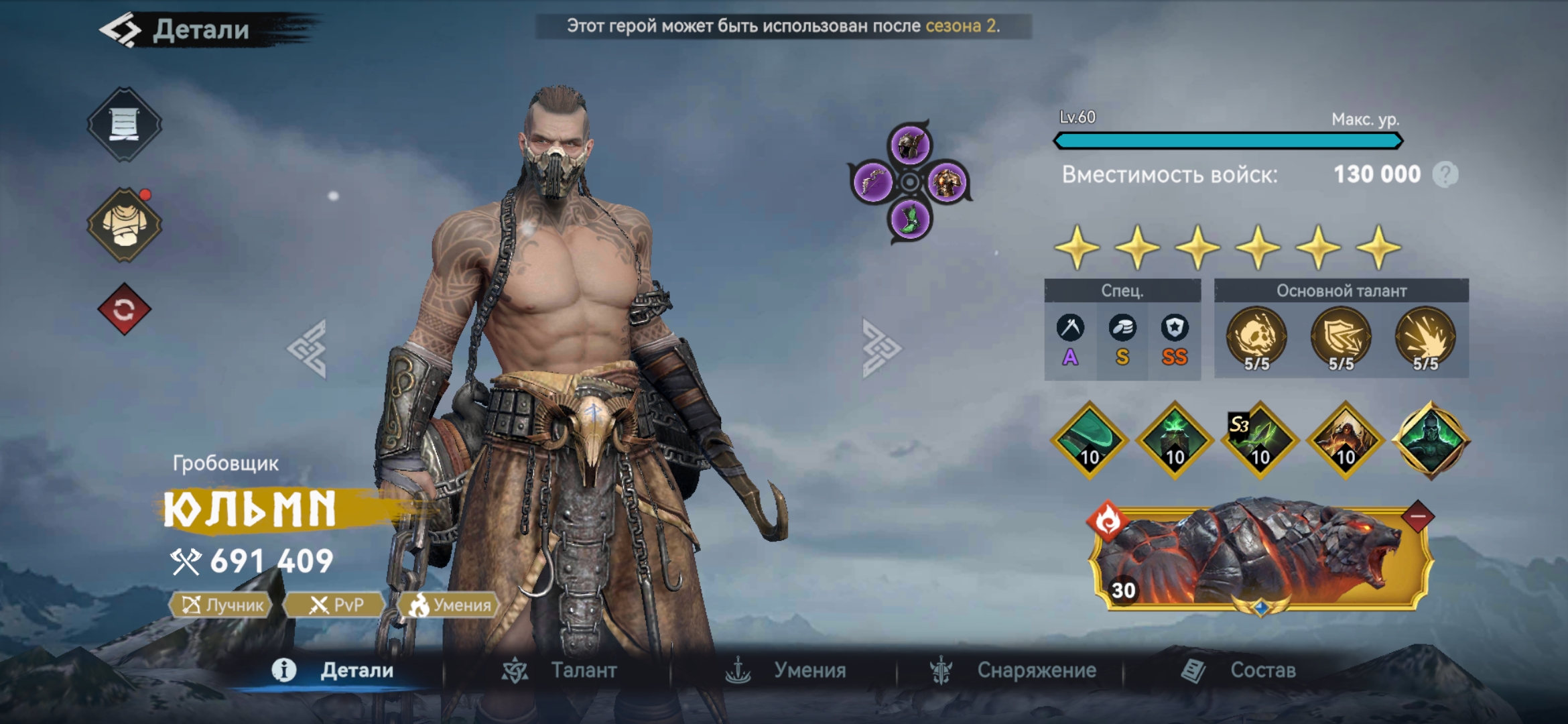Viewport: 1568px width, 724px height.
Task: Select the green boots equipment slot
Action: pyautogui.click(x=910, y=219)
